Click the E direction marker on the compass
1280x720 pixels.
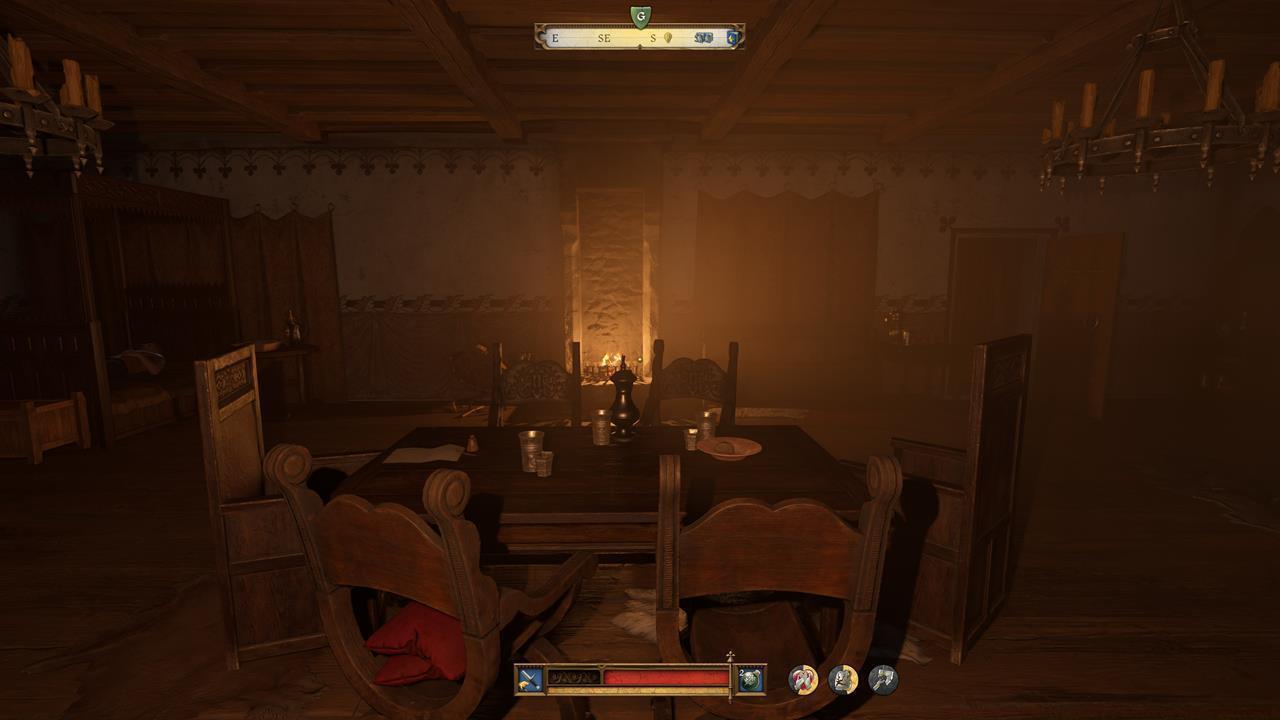pyautogui.click(x=555, y=37)
